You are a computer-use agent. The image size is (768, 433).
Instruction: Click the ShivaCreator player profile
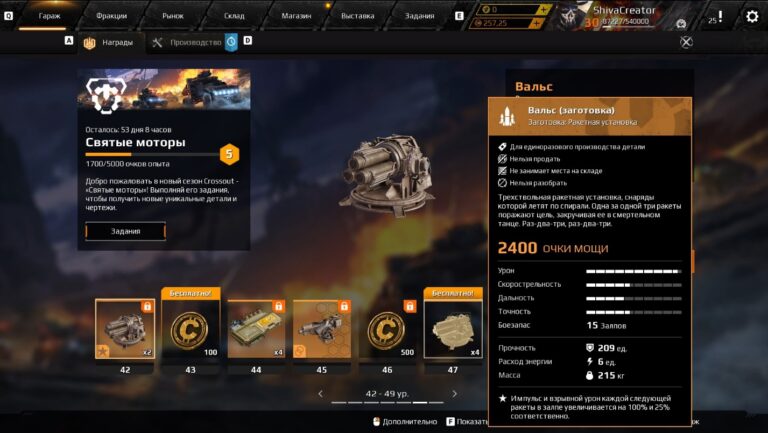pos(620,15)
